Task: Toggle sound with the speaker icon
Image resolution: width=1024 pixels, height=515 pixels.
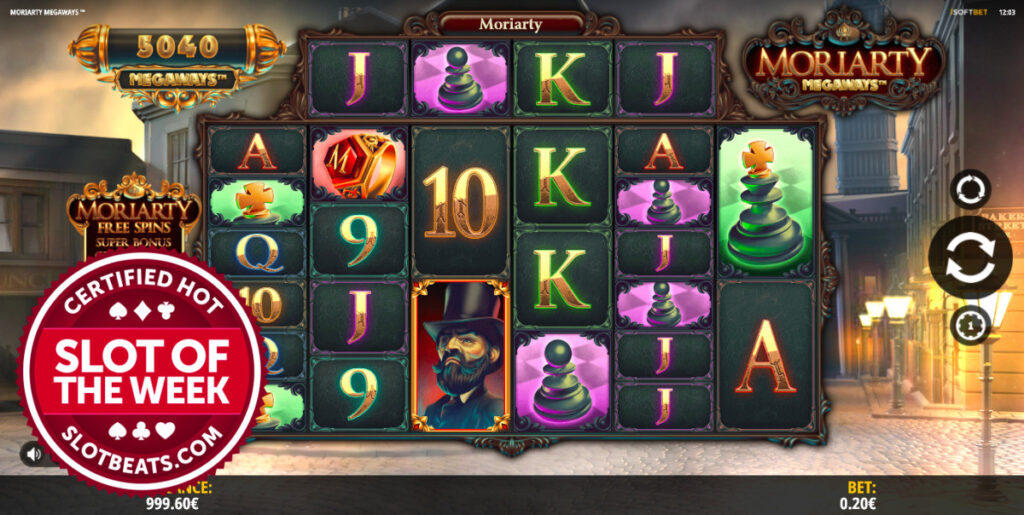Action: click(x=34, y=454)
